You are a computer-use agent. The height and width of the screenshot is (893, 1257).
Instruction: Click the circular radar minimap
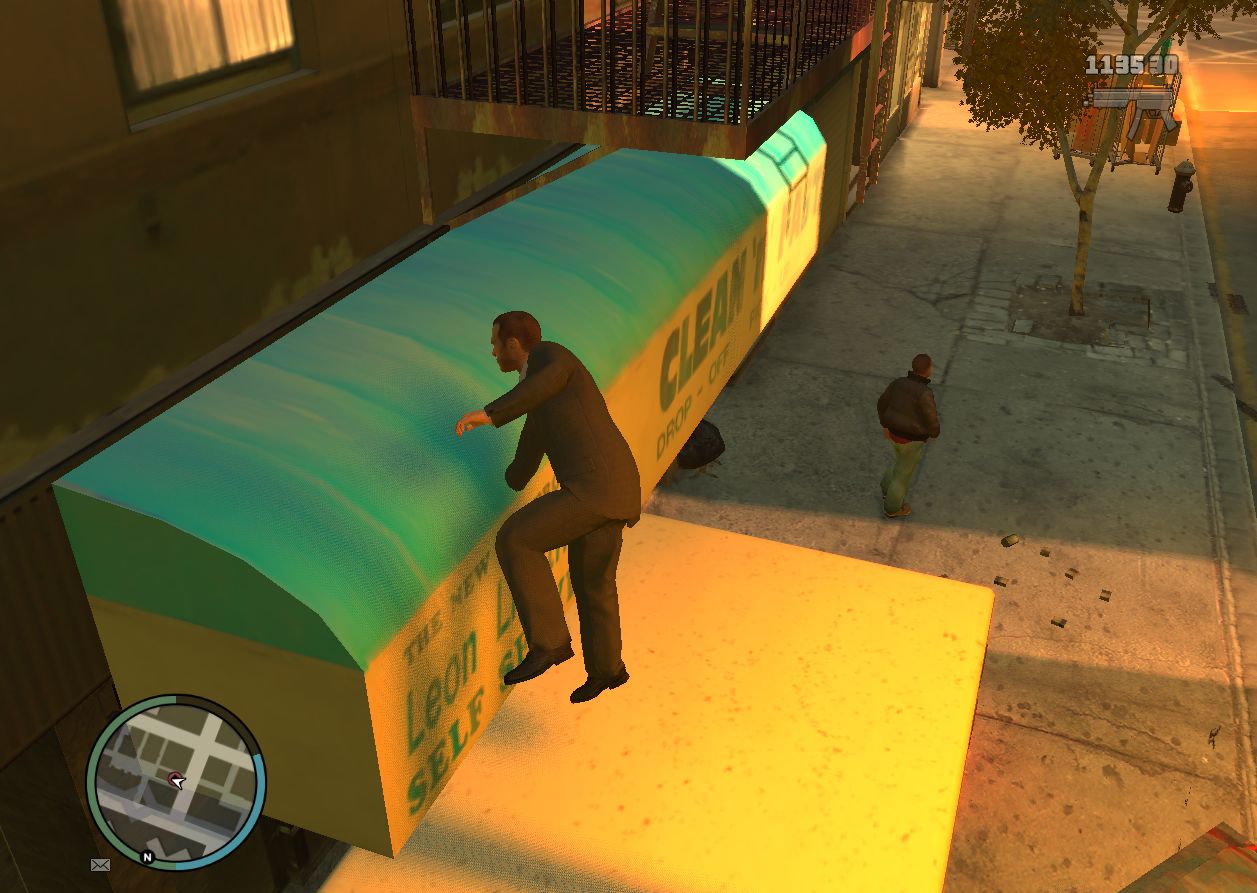click(x=175, y=781)
